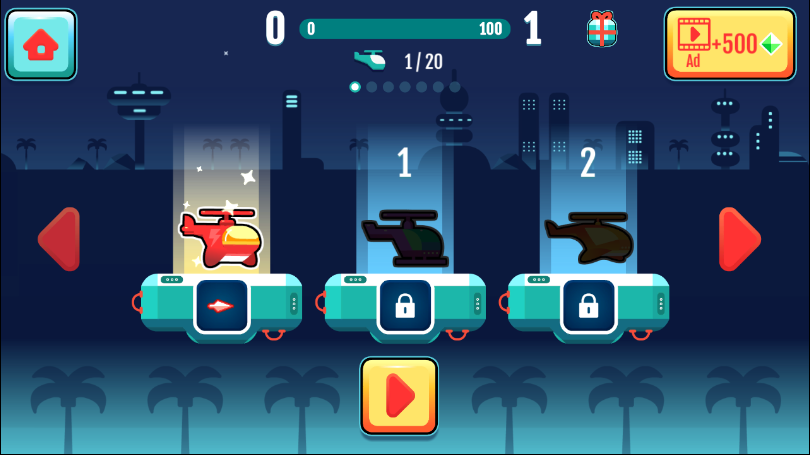This screenshot has height=455, width=810.
Task: Select the red helicopter
Action: [221, 238]
